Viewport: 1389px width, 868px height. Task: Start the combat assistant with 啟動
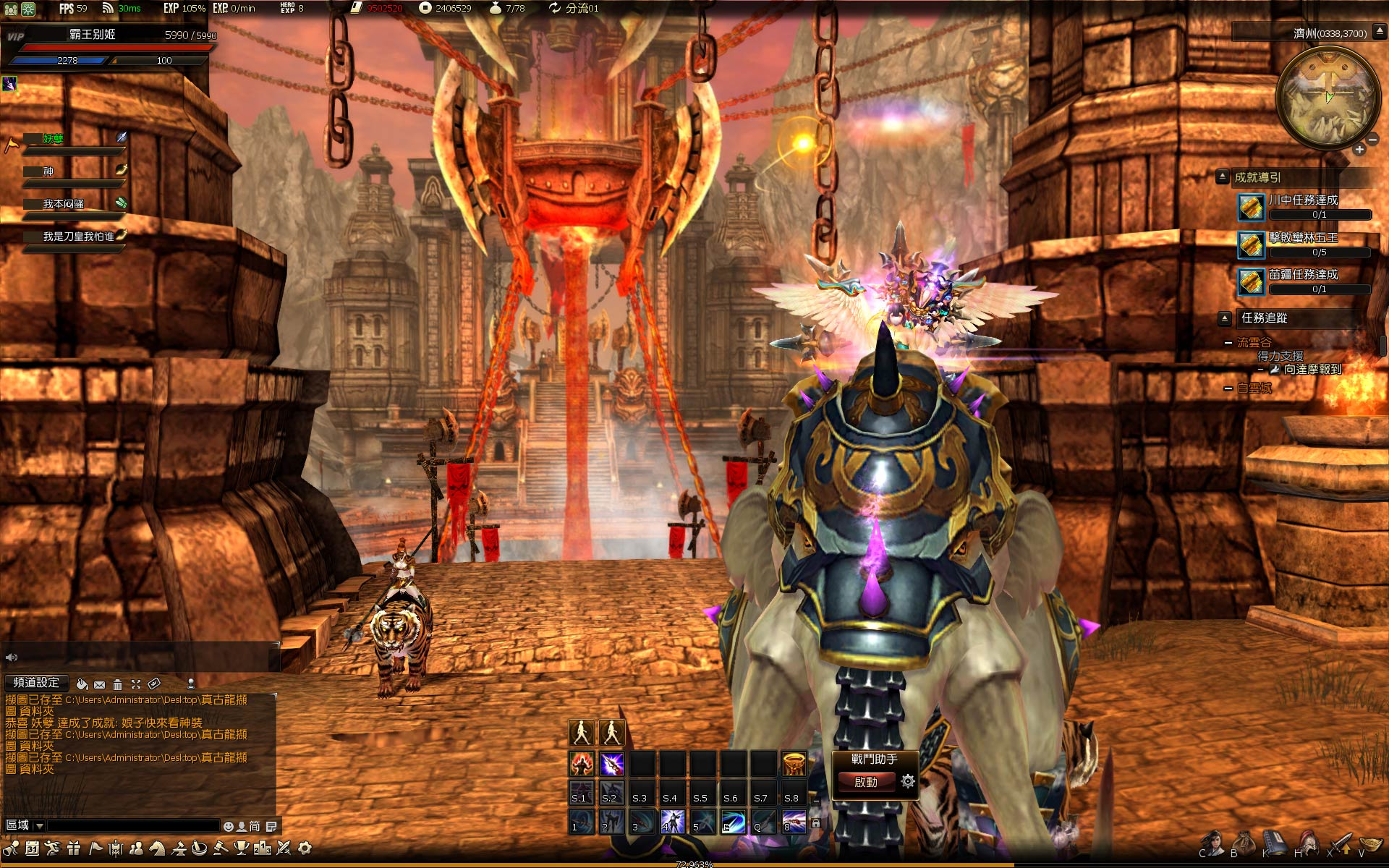(866, 782)
